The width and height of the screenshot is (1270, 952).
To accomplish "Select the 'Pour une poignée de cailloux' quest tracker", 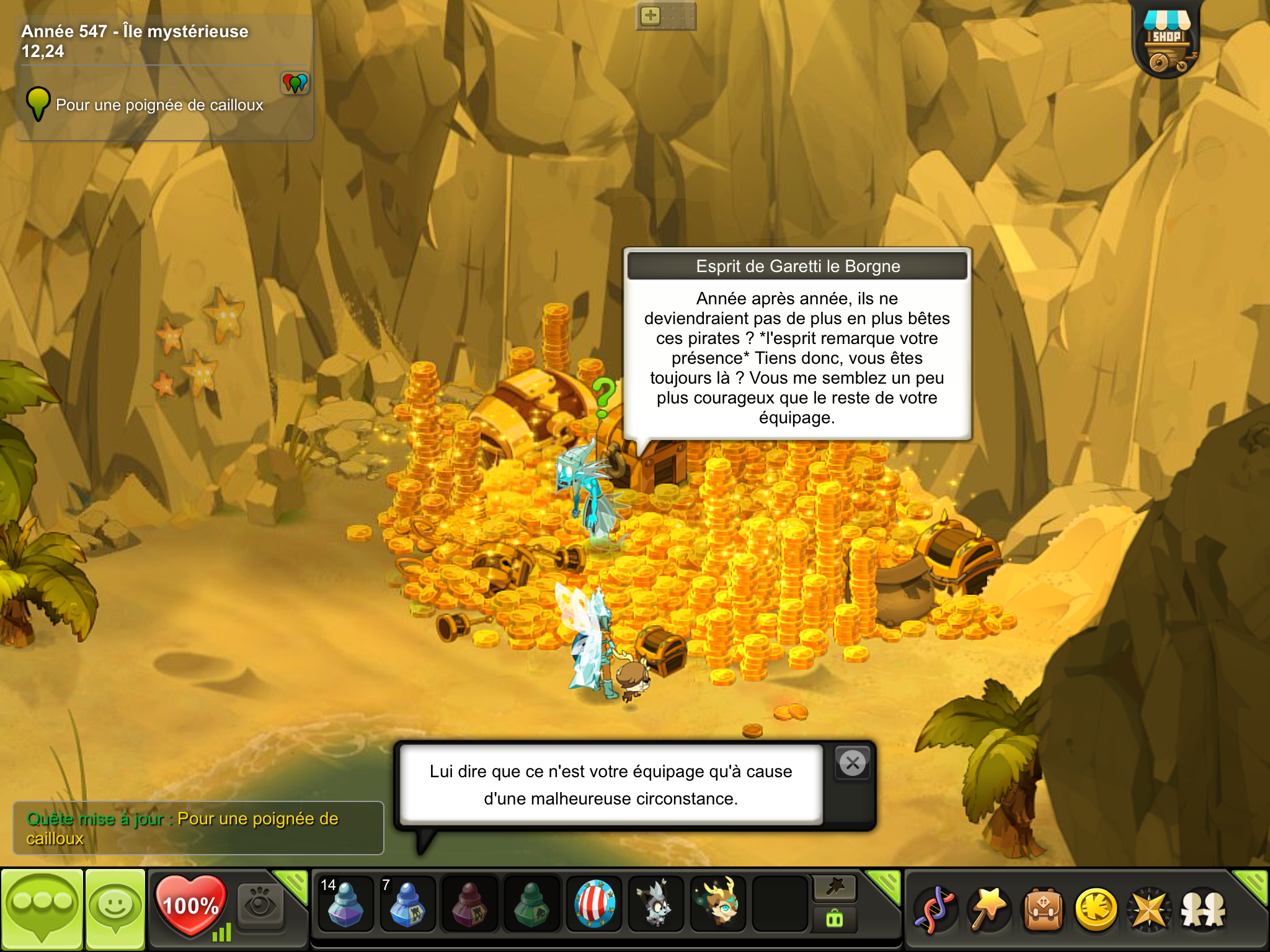I will pos(159,105).
